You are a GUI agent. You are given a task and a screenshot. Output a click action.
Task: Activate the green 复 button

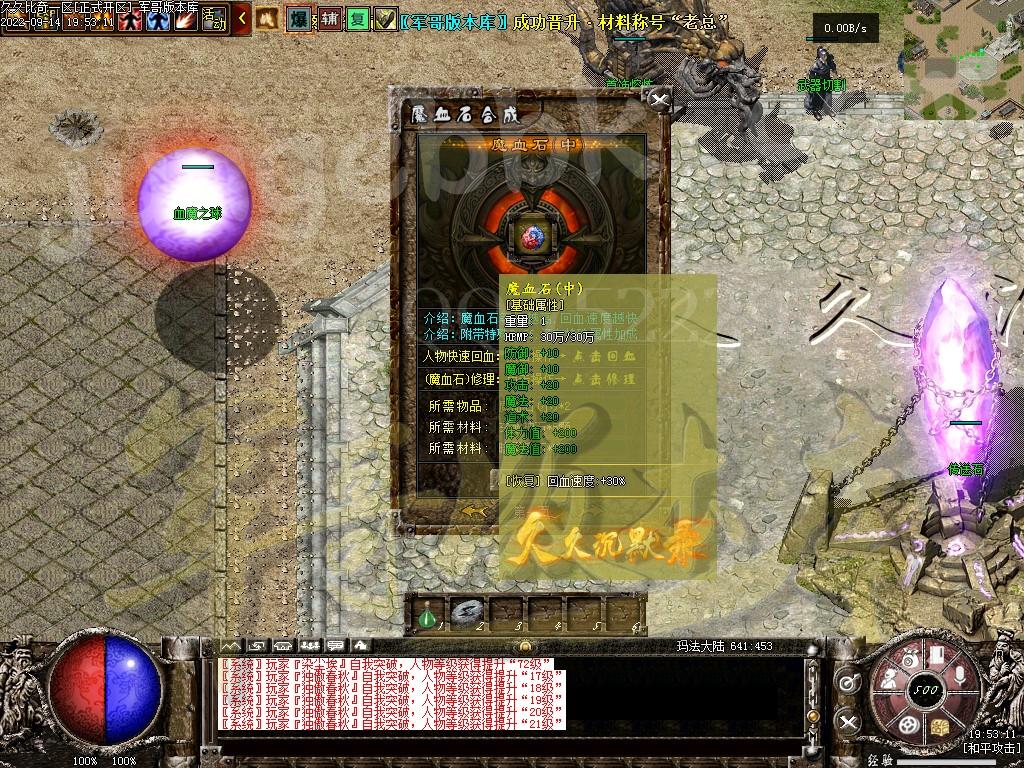pyautogui.click(x=358, y=19)
